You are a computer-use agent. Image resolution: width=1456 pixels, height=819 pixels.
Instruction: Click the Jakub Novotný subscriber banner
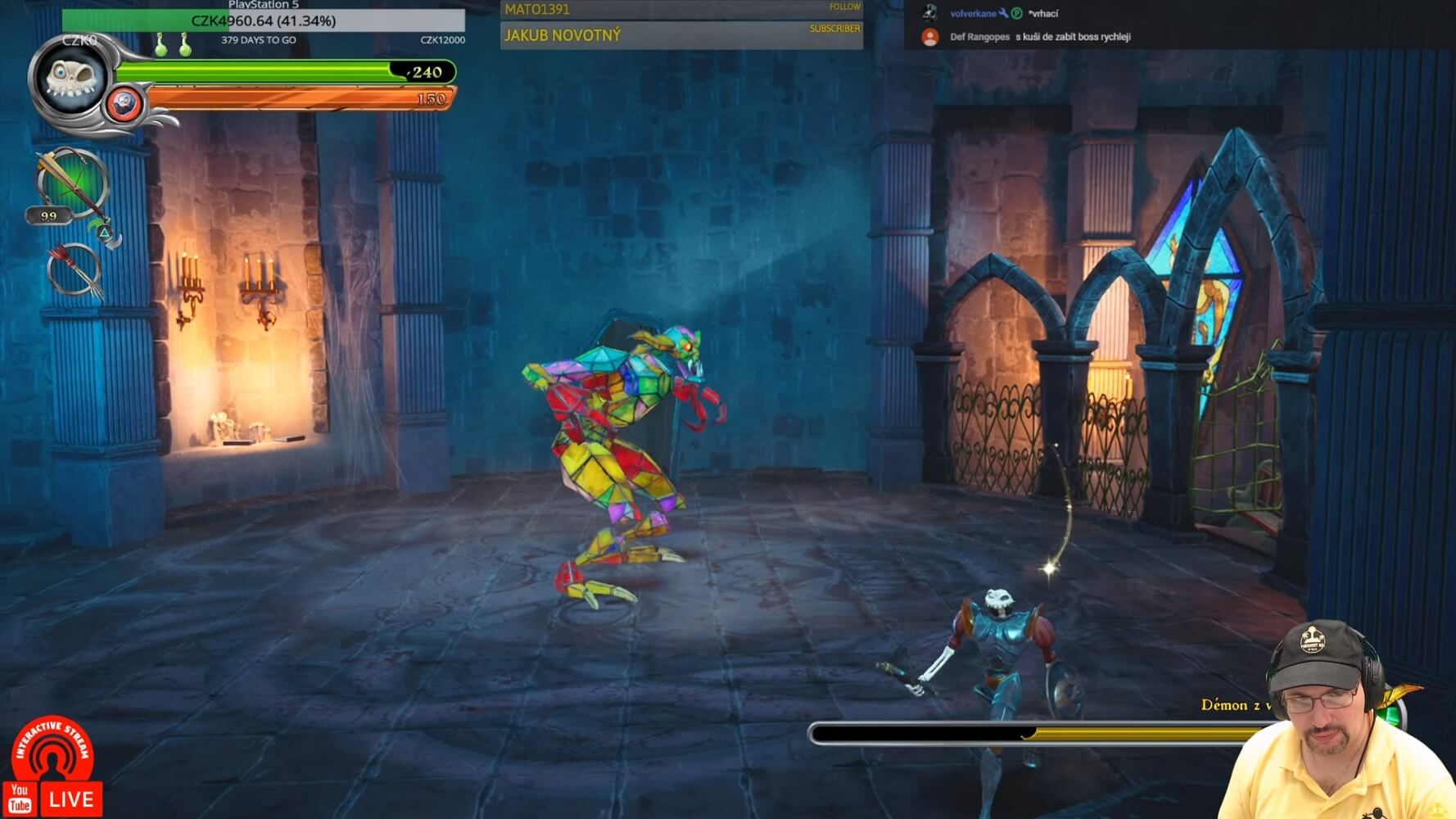click(681, 35)
